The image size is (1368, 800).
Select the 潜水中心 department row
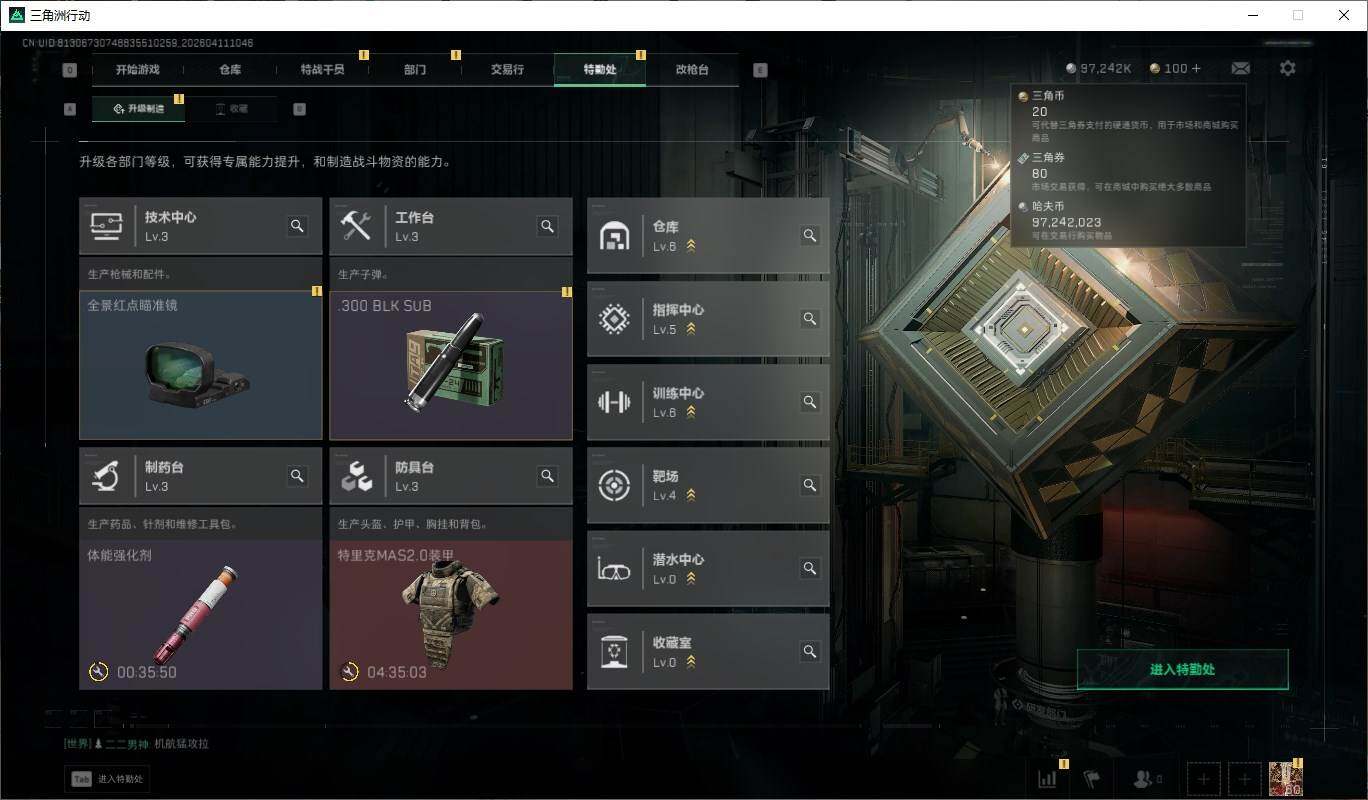[x=707, y=568]
